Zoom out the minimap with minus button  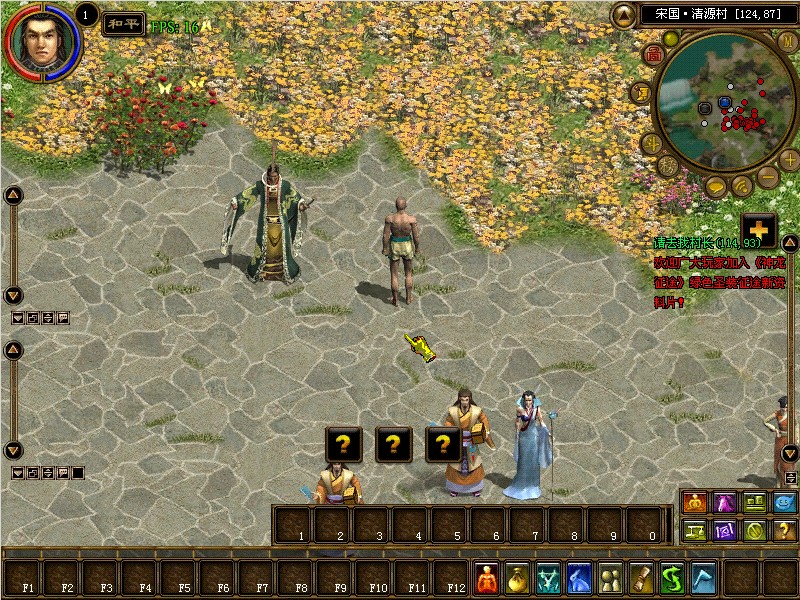coord(767,177)
